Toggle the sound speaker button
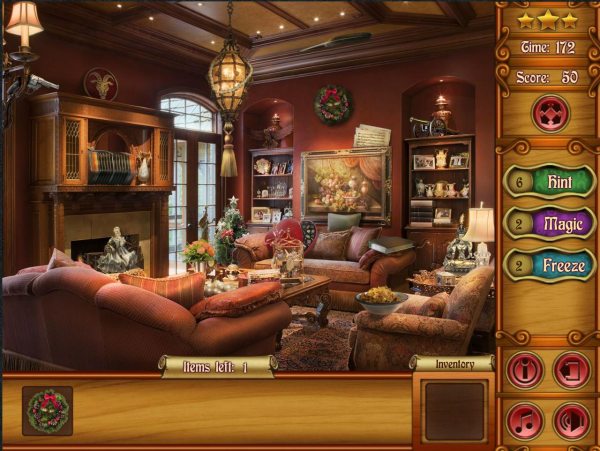This screenshot has width=600, height=451. 572,420
